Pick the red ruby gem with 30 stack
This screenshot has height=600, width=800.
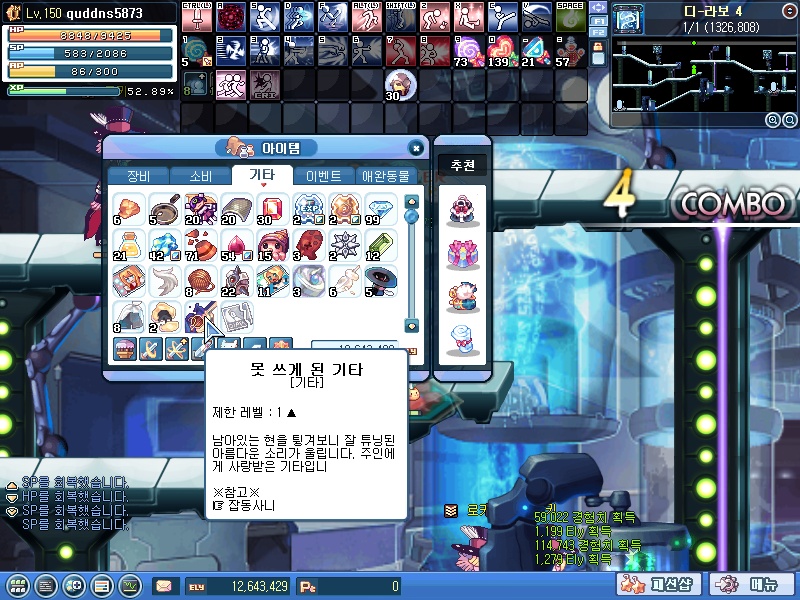(x=270, y=208)
